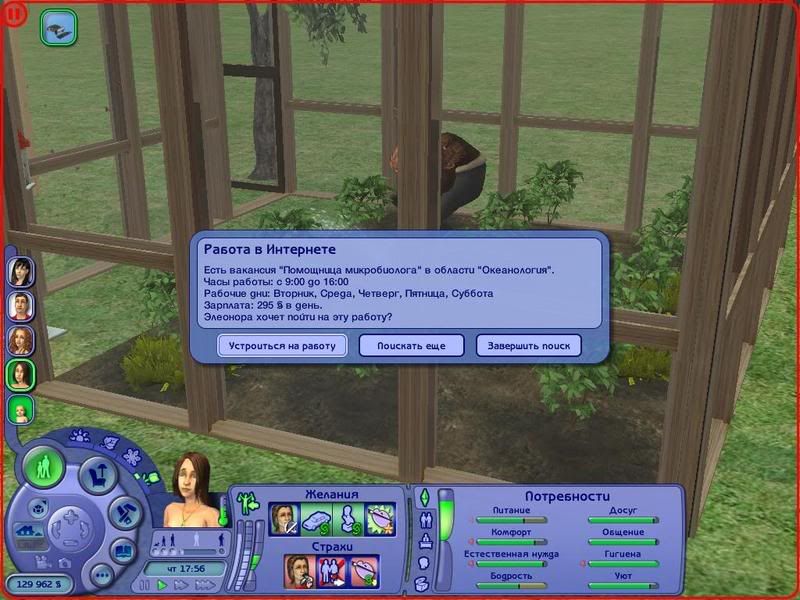The width and height of the screenshot is (800, 600).
Task: Select the dark-haired woman portrait in family list
Action: (21, 271)
